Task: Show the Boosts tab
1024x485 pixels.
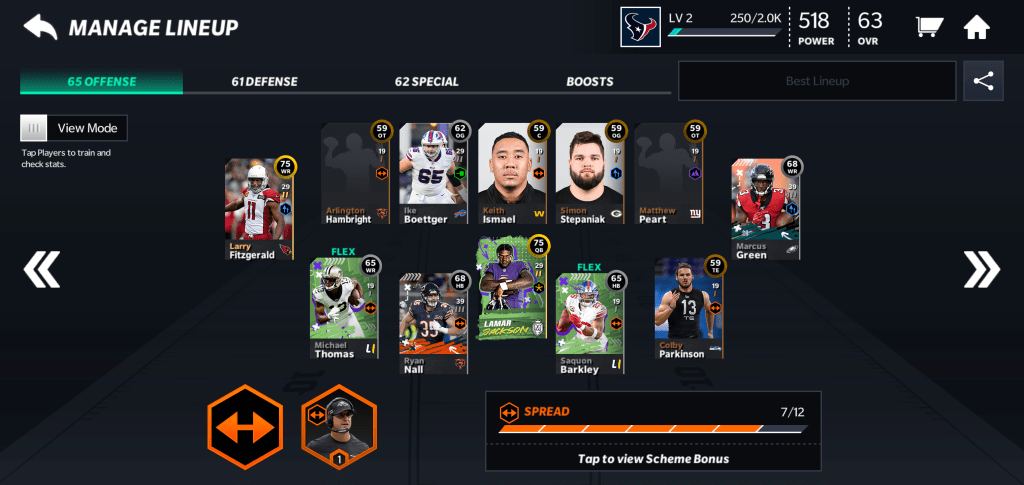Action: click(x=590, y=82)
